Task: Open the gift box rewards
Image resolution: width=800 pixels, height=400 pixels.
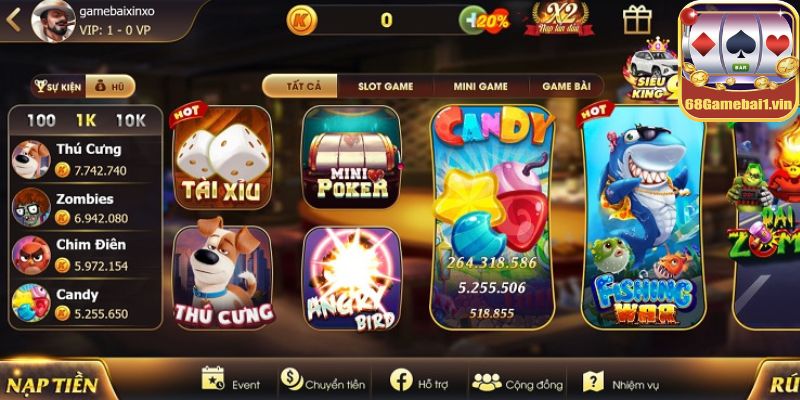Action: click(x=637, y=19)
